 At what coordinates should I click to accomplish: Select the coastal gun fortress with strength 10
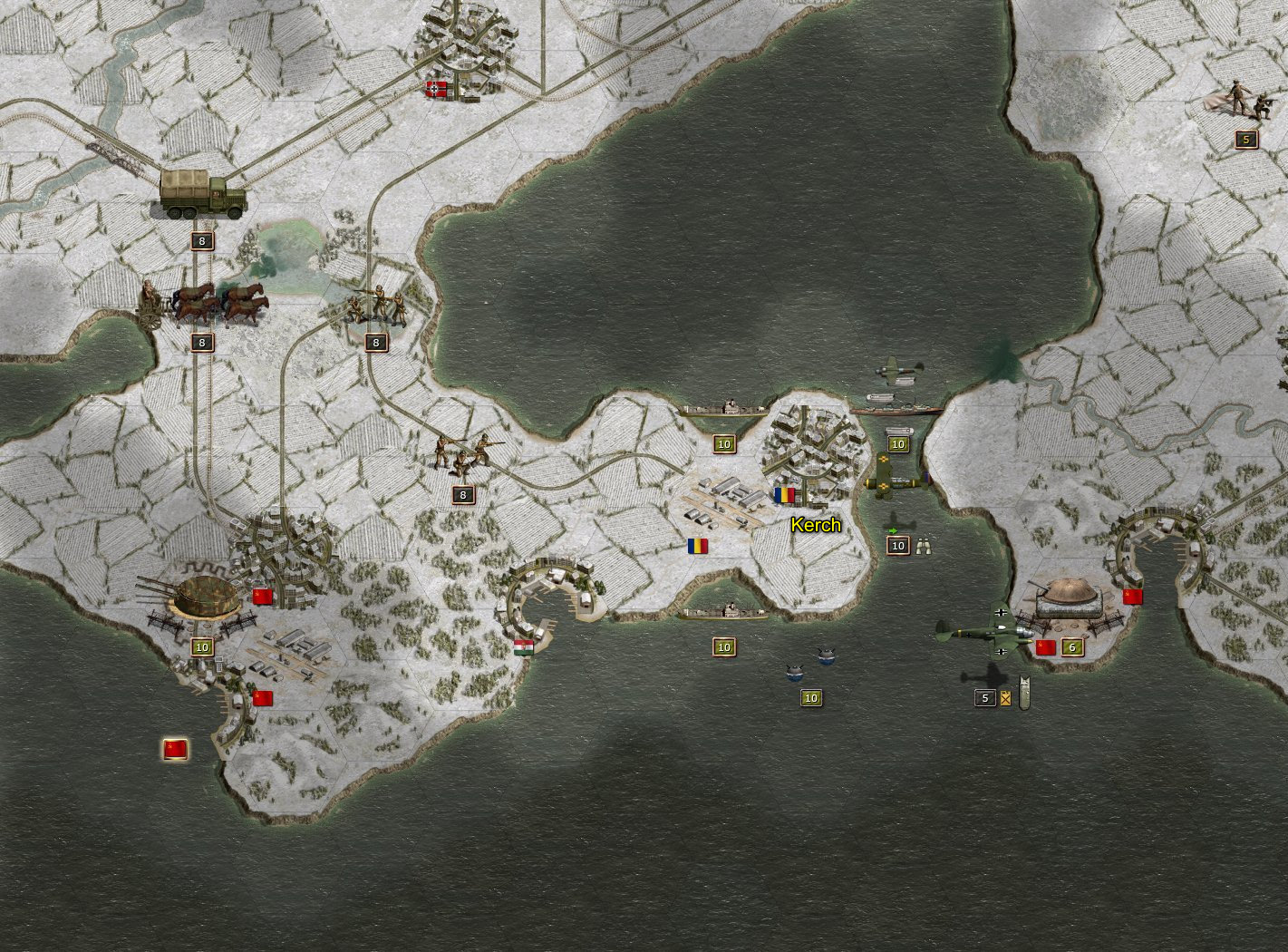pyautogui.click(x=201, y=600)
